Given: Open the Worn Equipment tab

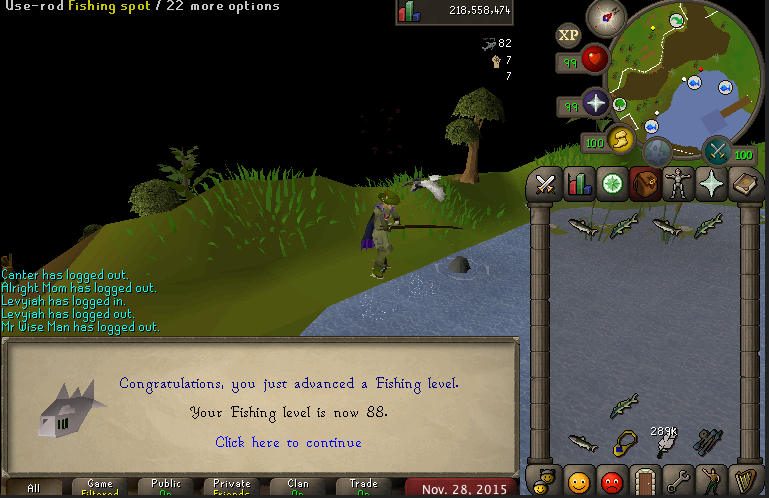Looking at the screenshot, I should tap(677, 184).
